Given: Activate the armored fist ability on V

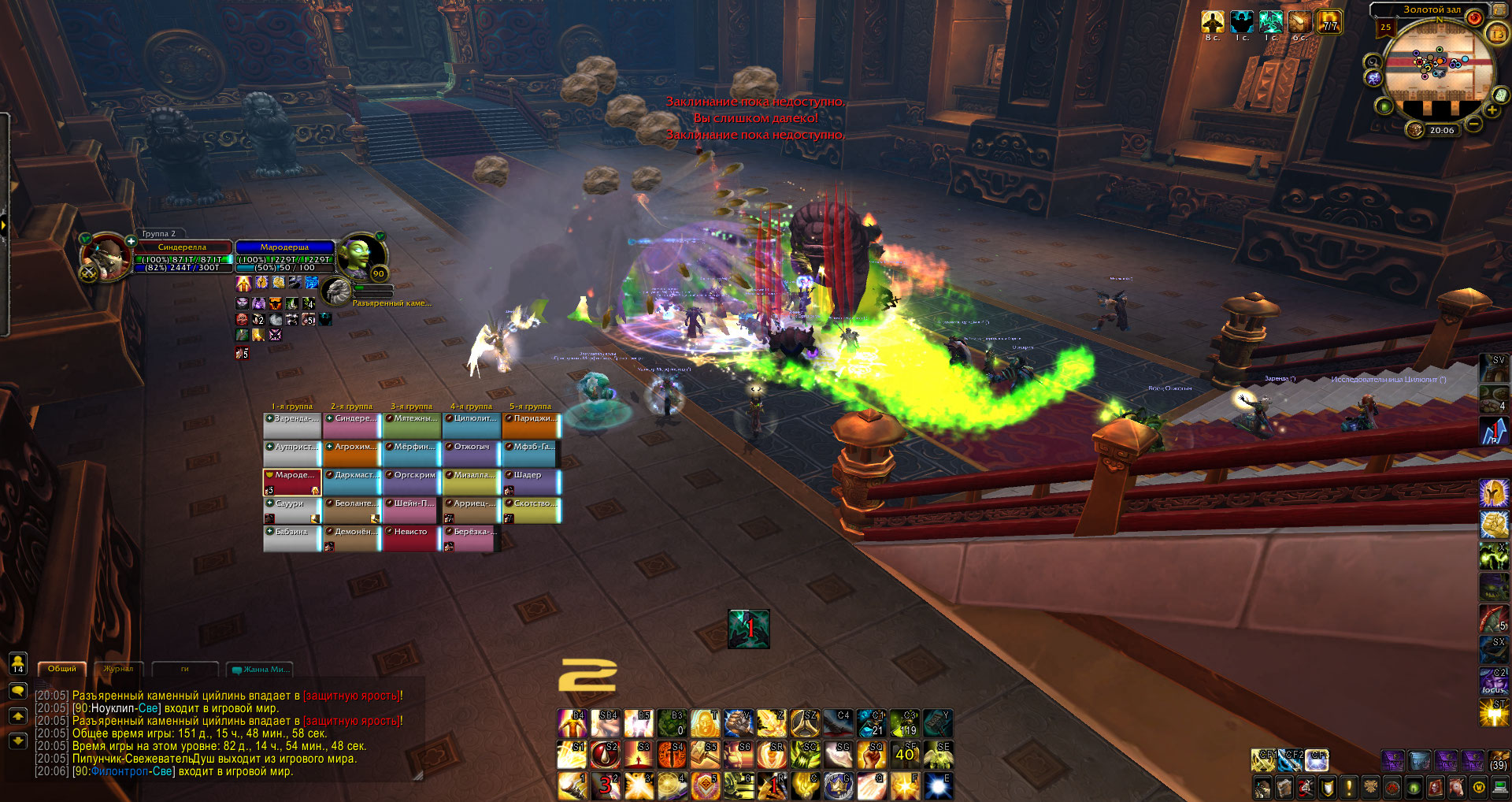Looking at the screenshot, I should tap(739, 723).
